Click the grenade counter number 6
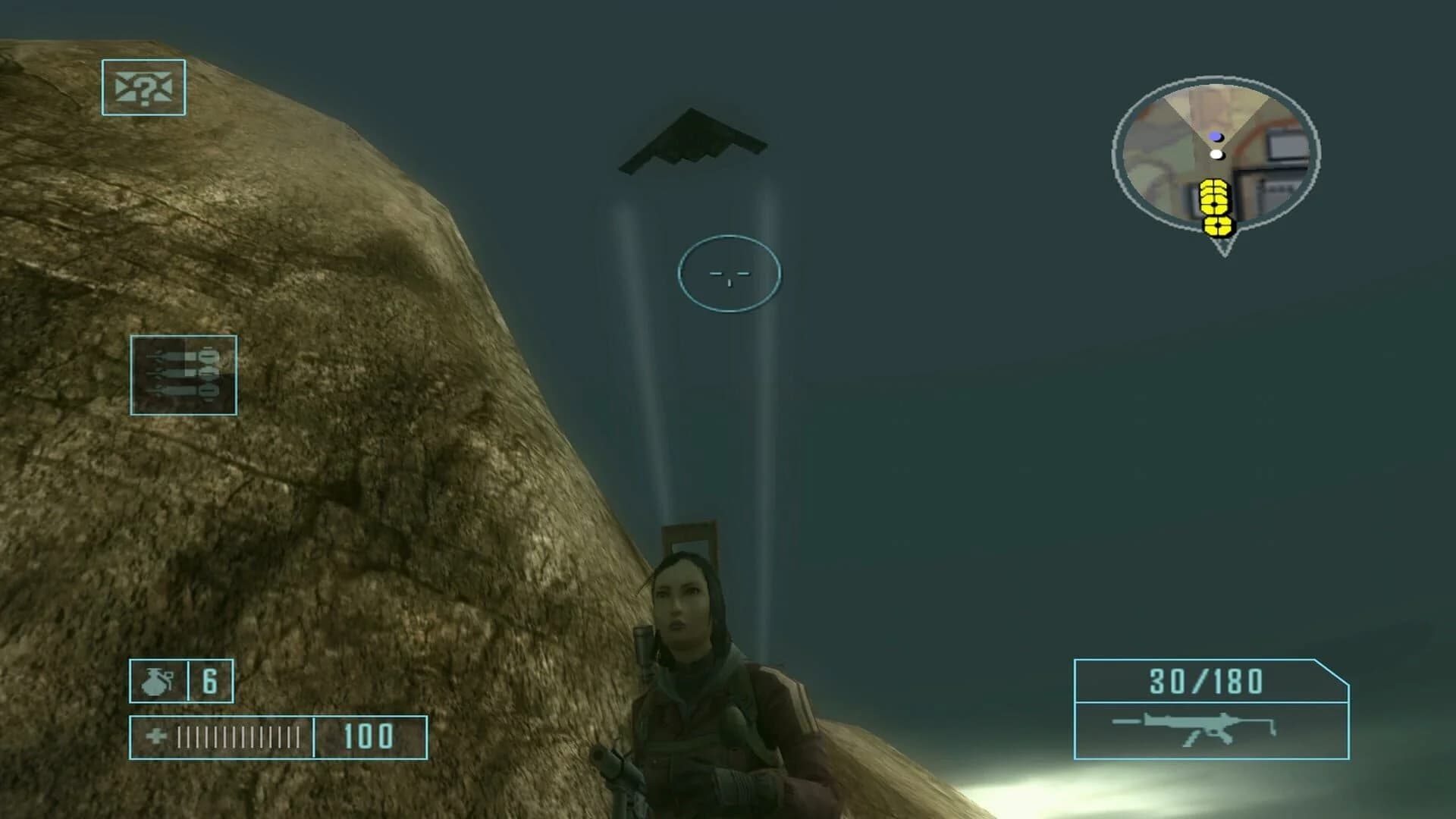Image resolution: width=1456 pixels, height=819 pixels. point(210,682)
